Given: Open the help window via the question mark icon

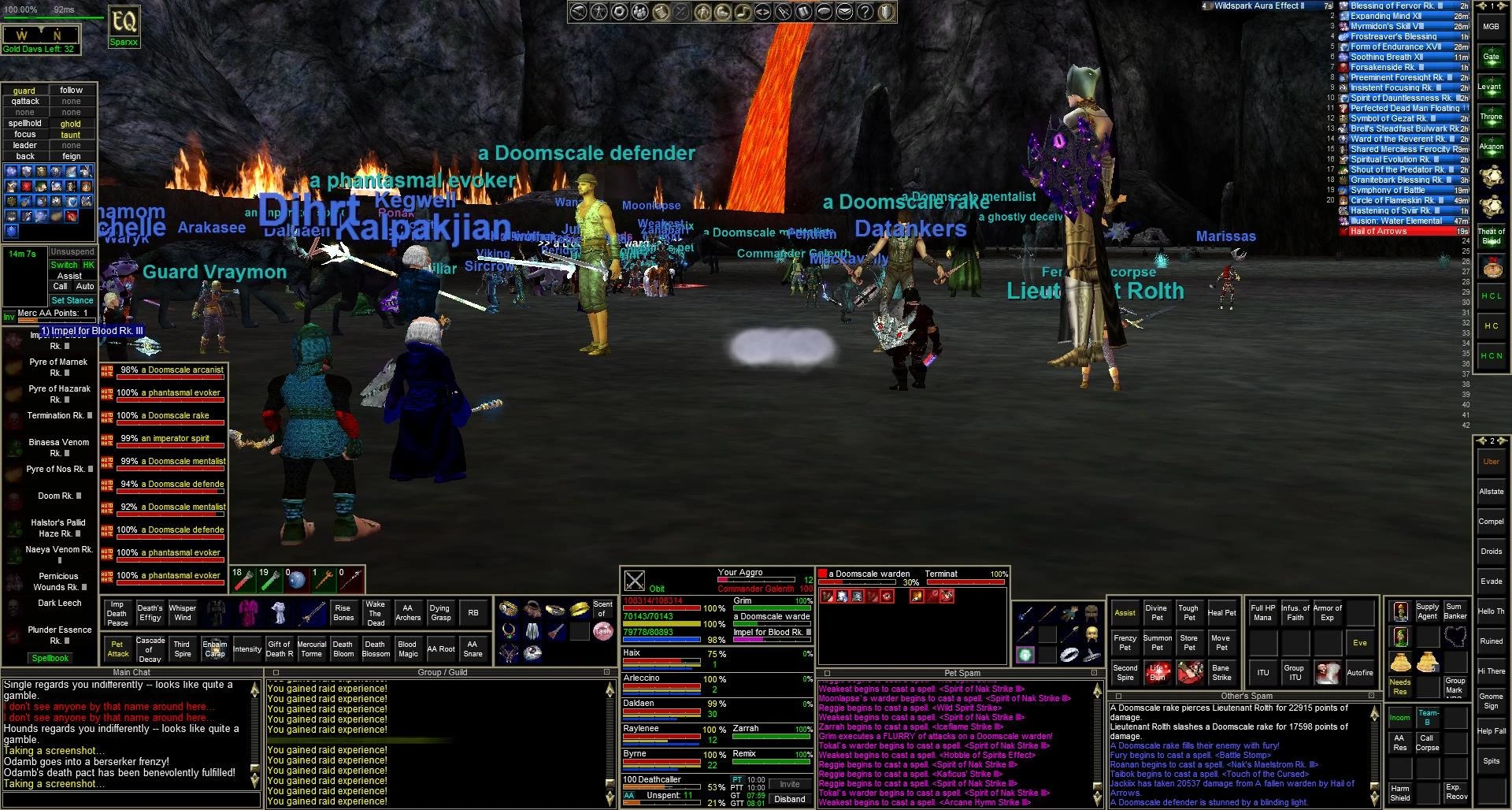Looking at the screenshot, I should [864, 12].
